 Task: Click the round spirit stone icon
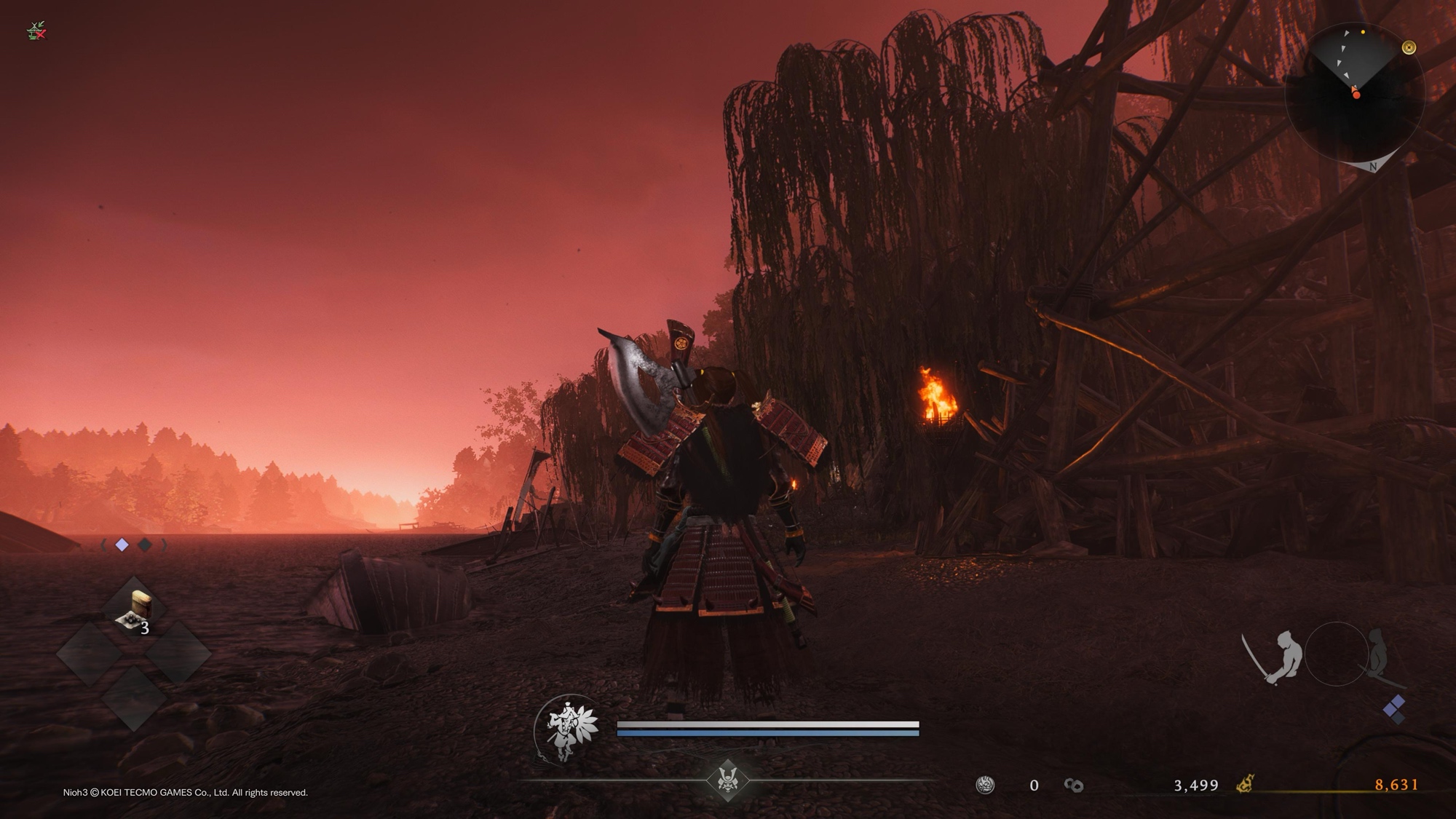click(985, 785)
